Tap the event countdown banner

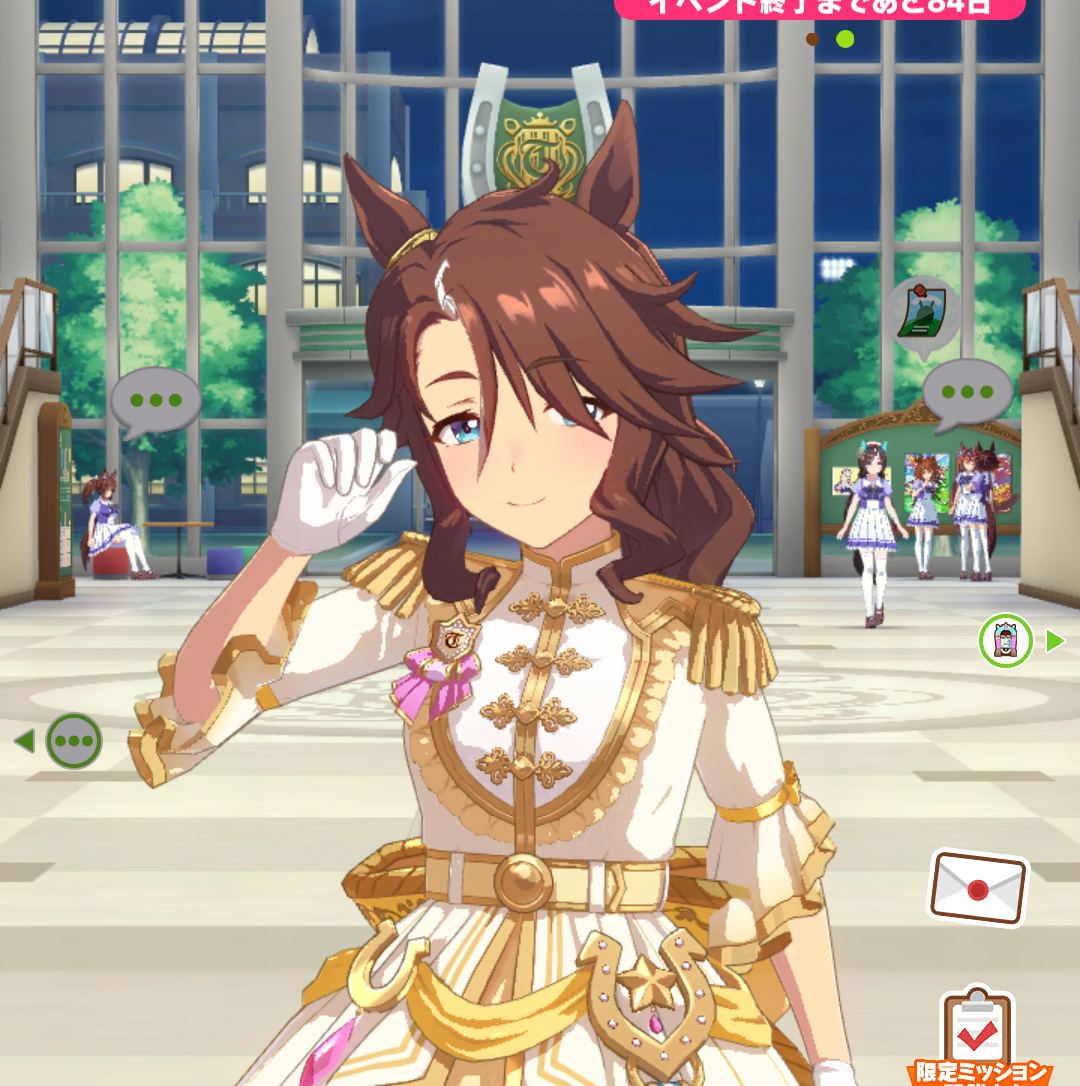click(x=820, y=8)
